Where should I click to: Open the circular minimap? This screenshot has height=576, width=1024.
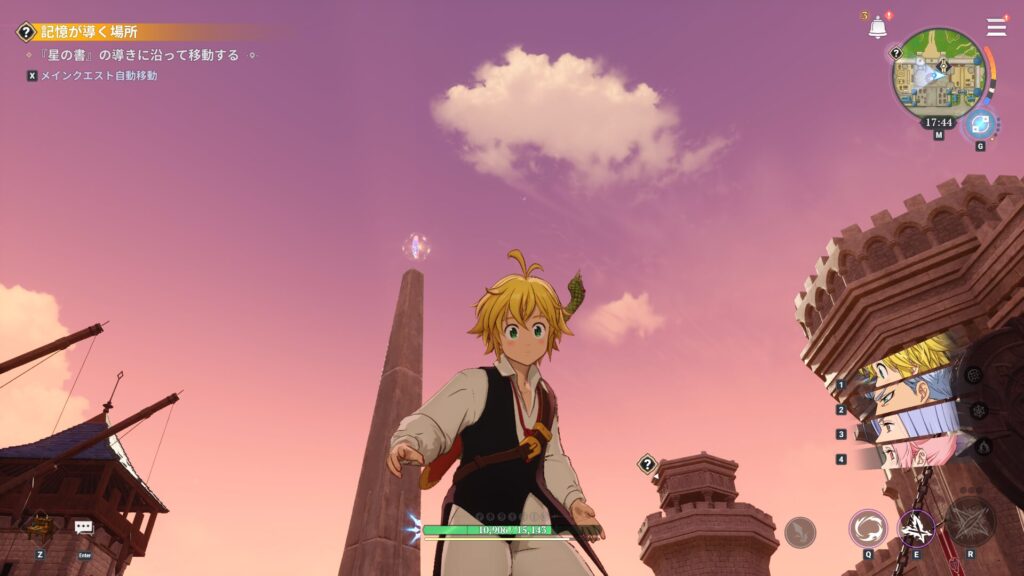938,76
